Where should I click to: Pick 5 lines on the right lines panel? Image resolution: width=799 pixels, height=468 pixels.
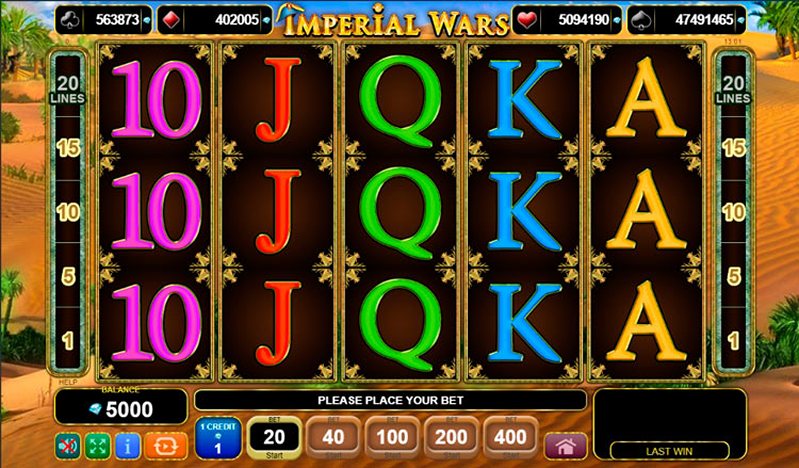(733, 276)
